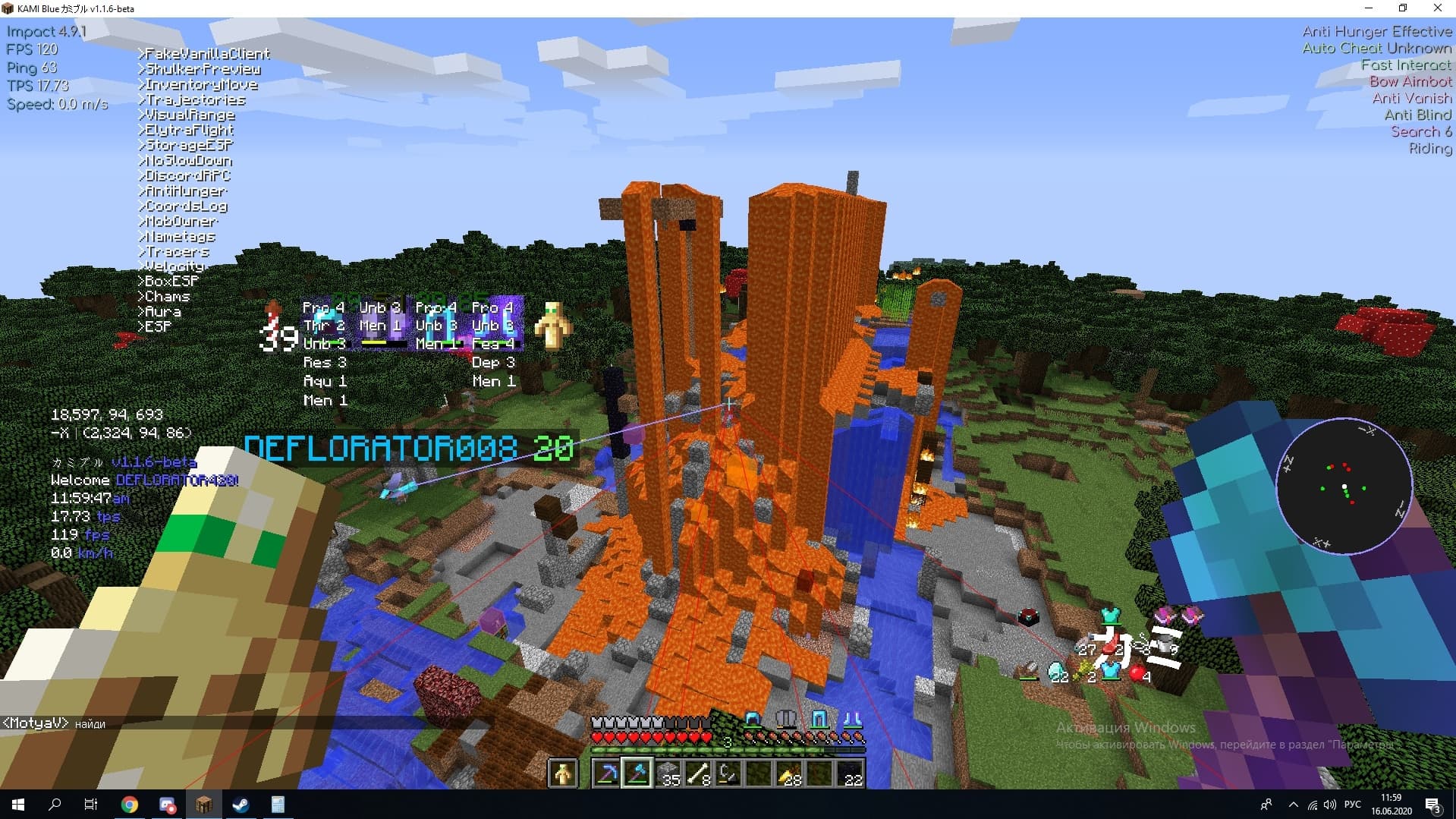Click the diamond boots armor icon
The height and width of the screenshot is (819, 1456).
pos(851,719)
